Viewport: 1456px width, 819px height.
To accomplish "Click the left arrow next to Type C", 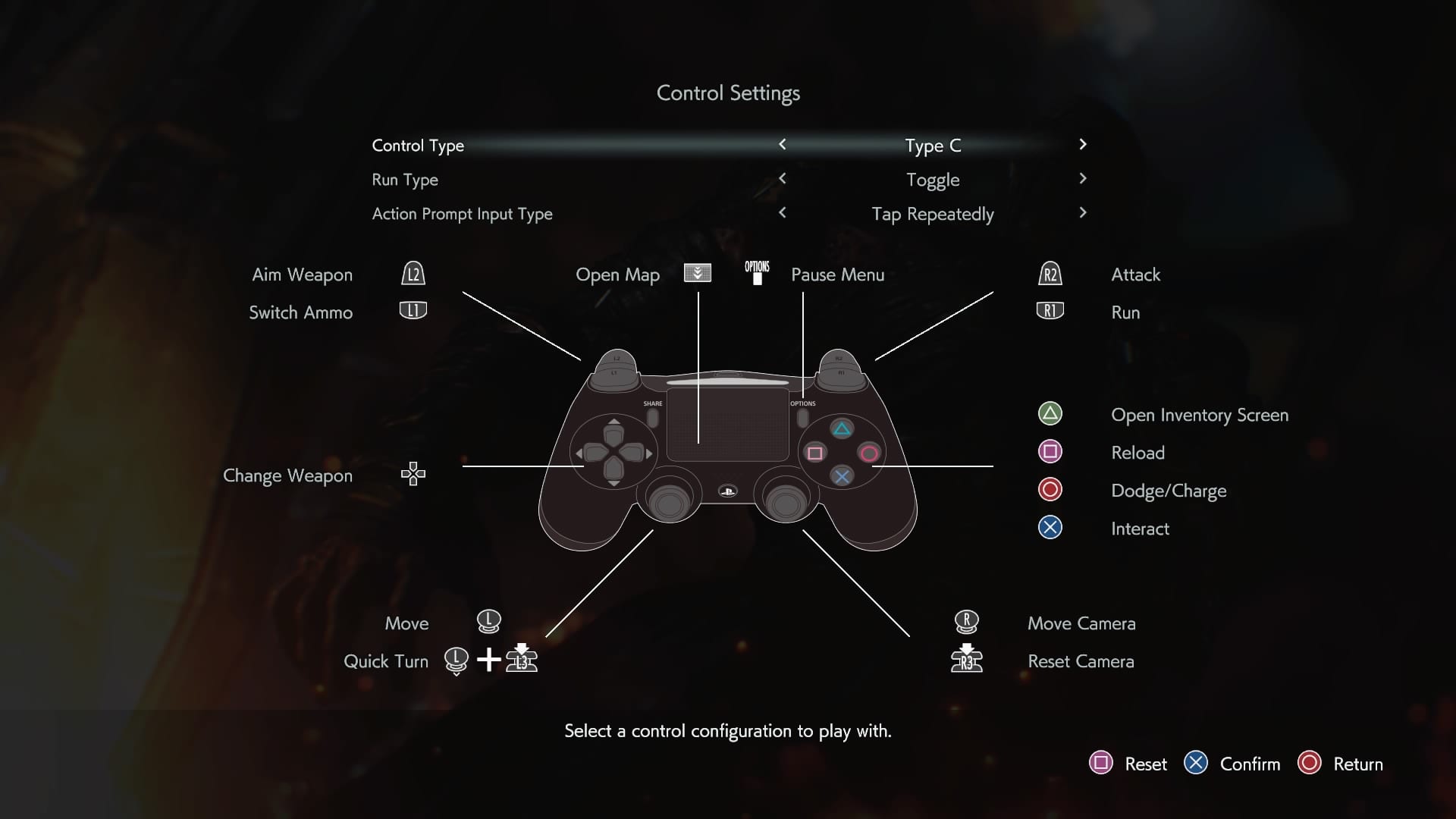I will 783,145.
